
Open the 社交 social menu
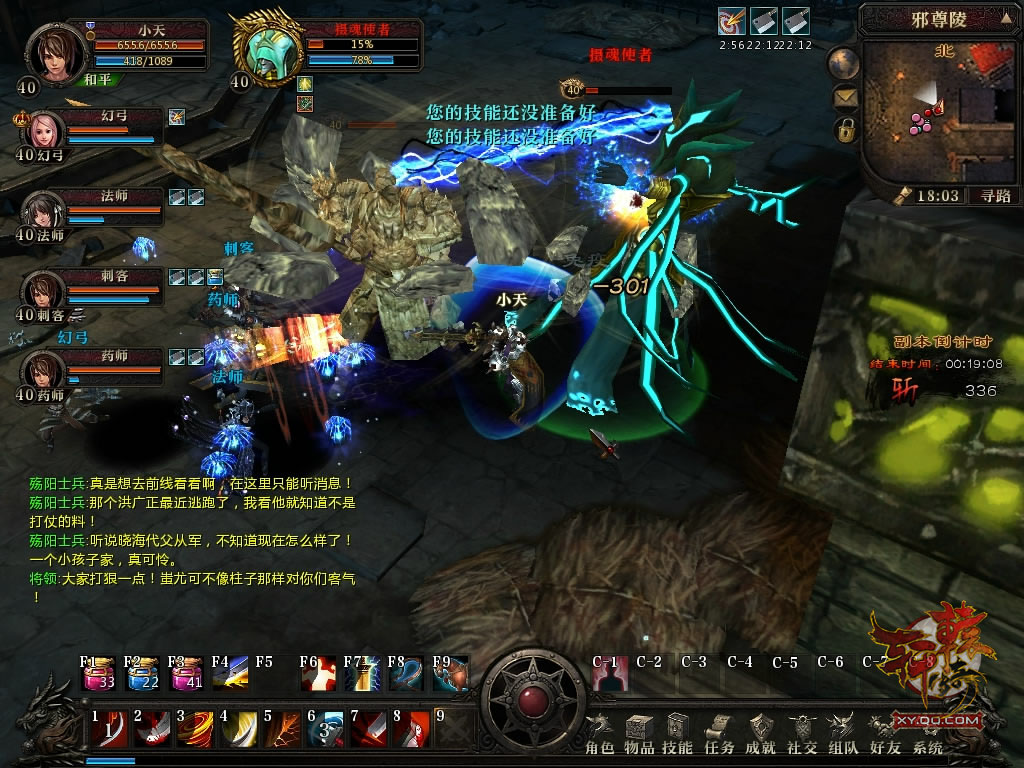click(x=802, y=735)
